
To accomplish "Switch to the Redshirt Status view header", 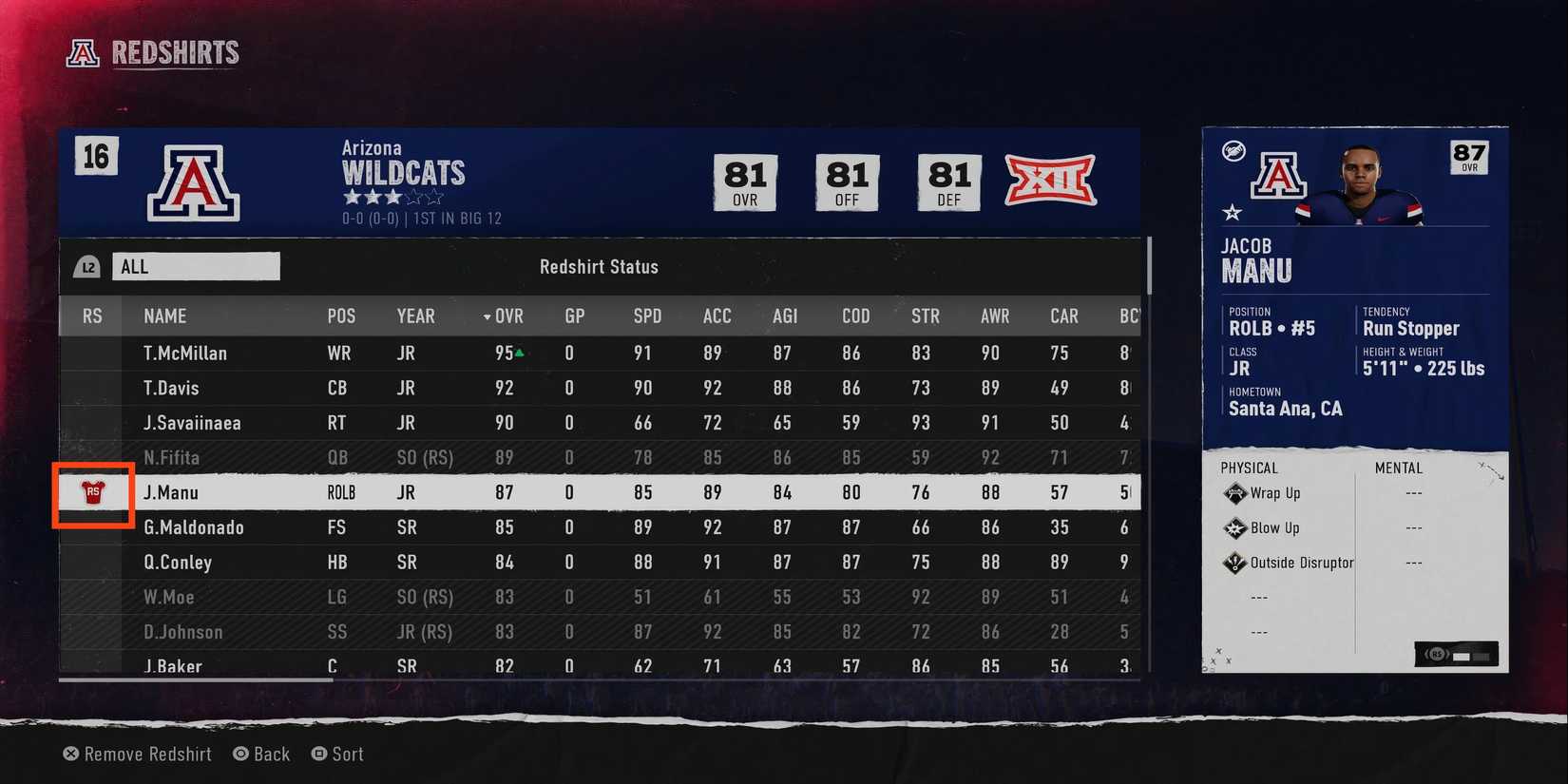I will coord(599,267).
